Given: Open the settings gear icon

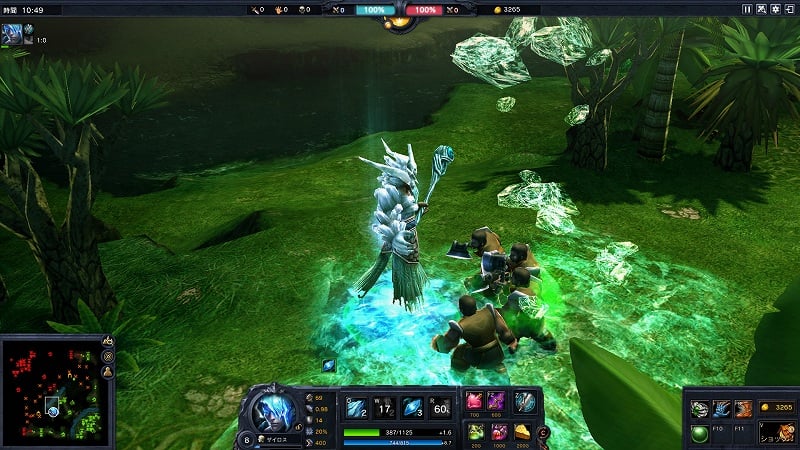Looking at the screenshot, I should click(x=775, y=9).
